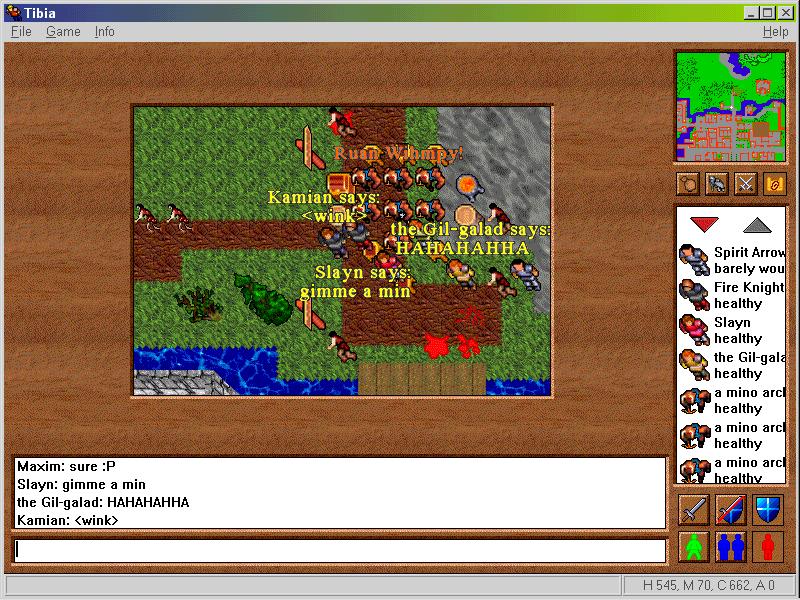
Task: Open the bag inventory panel
Action: (x=687, y=184)
